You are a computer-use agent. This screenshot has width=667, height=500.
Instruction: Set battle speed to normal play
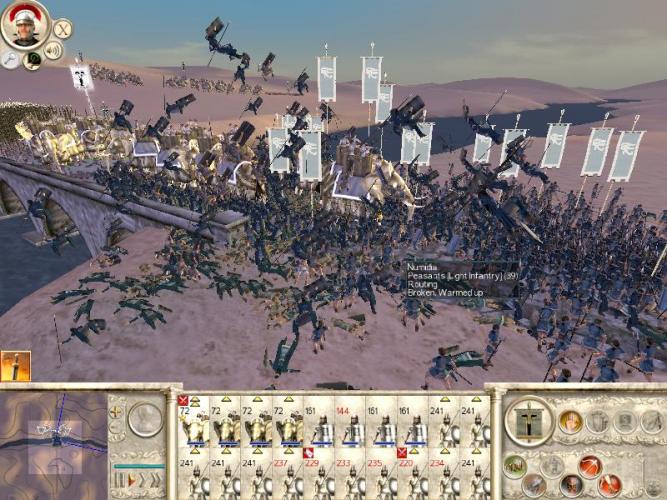131,480
